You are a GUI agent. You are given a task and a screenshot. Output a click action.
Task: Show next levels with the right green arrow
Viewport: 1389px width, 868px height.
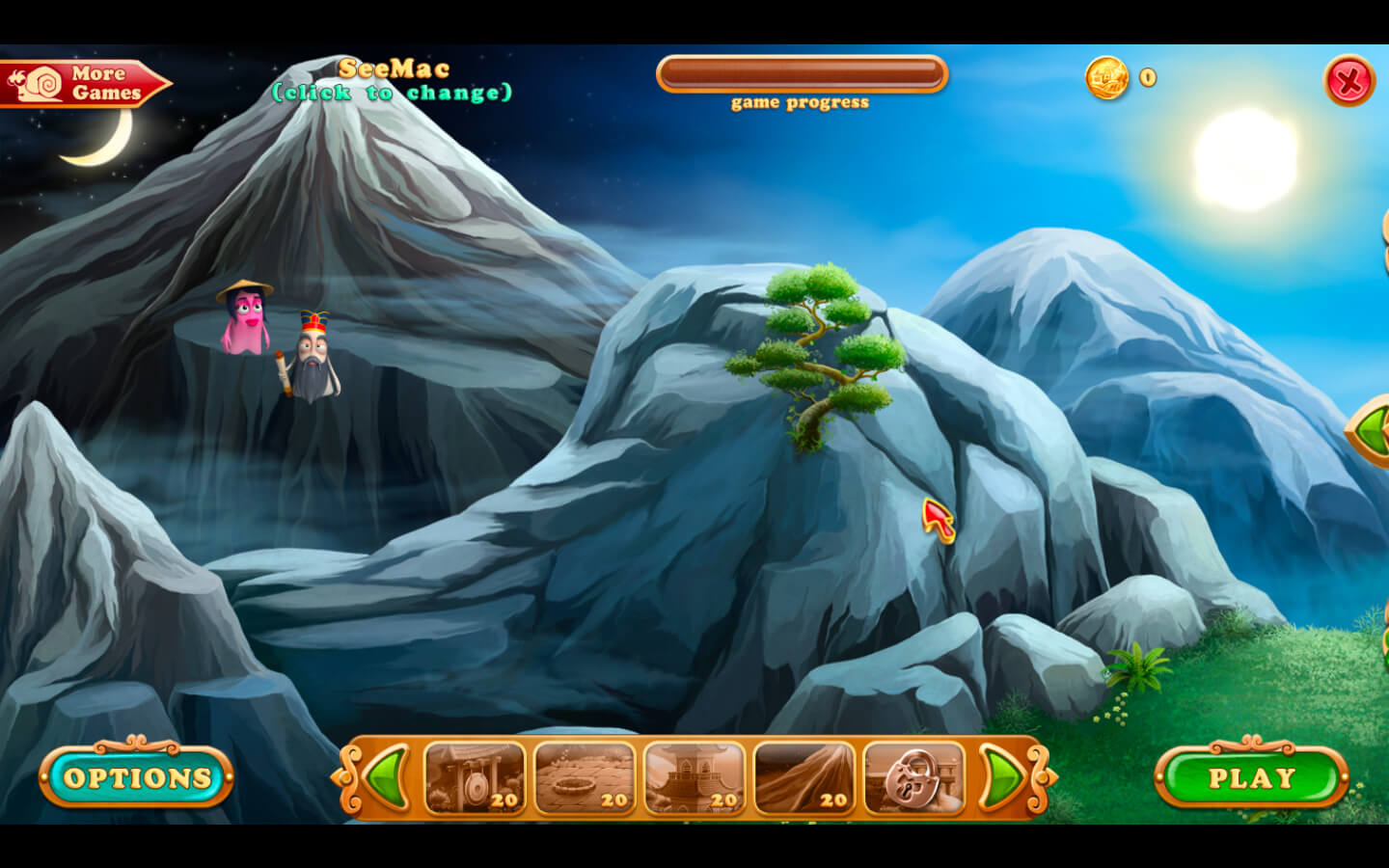[1003, 777]
